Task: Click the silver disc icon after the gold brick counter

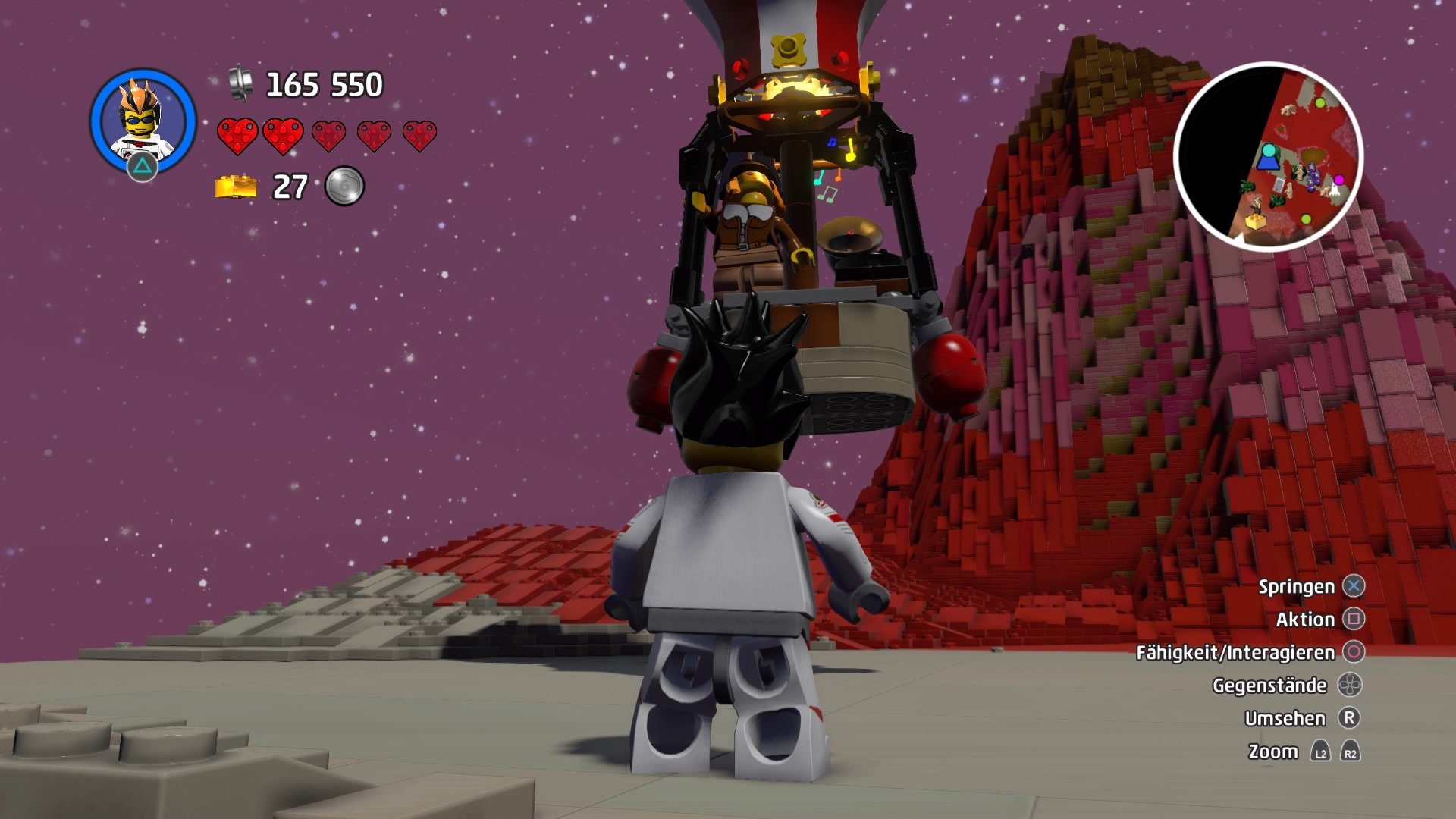Action: point(345,184)
